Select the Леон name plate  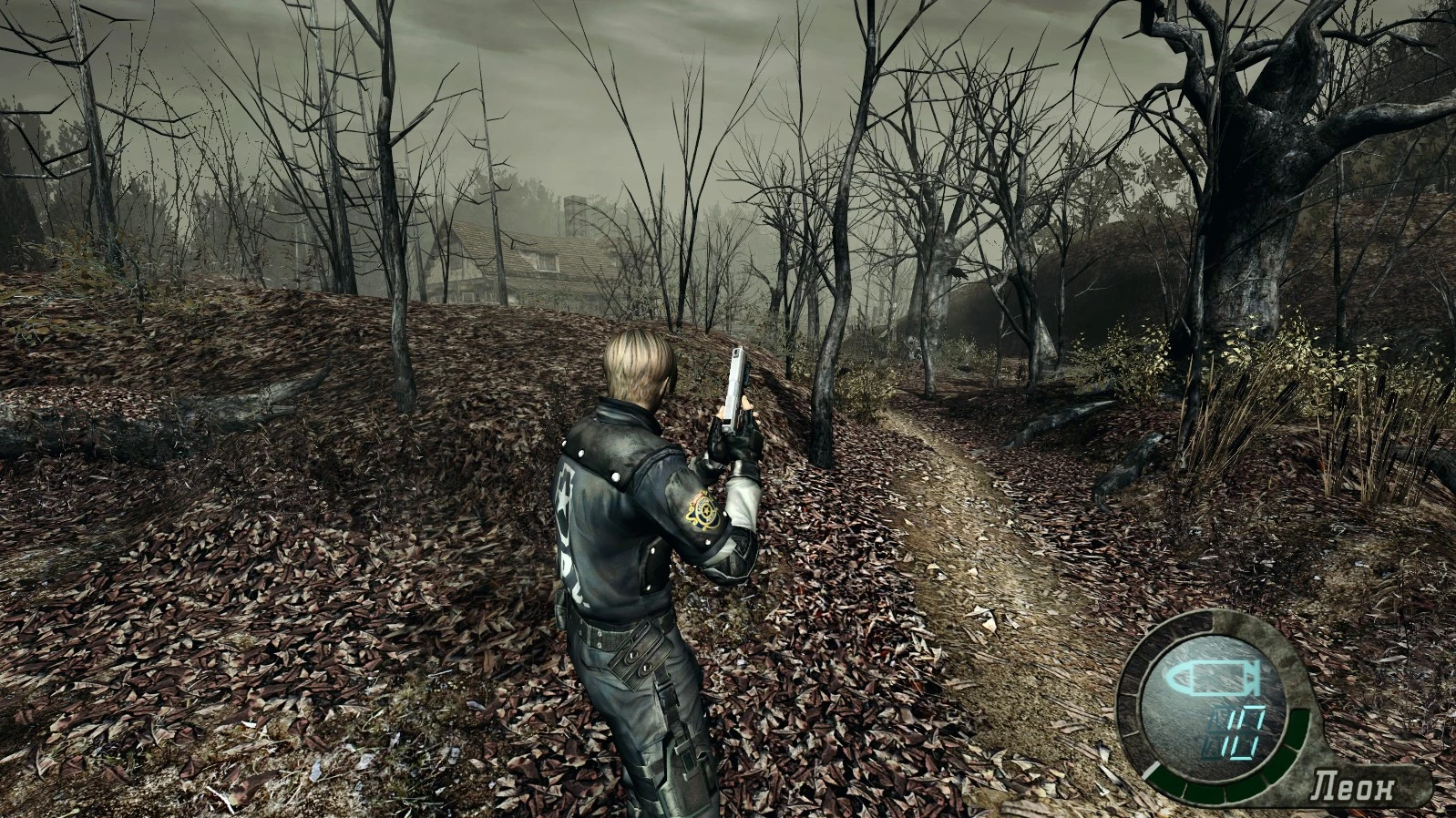(1352, 786)
